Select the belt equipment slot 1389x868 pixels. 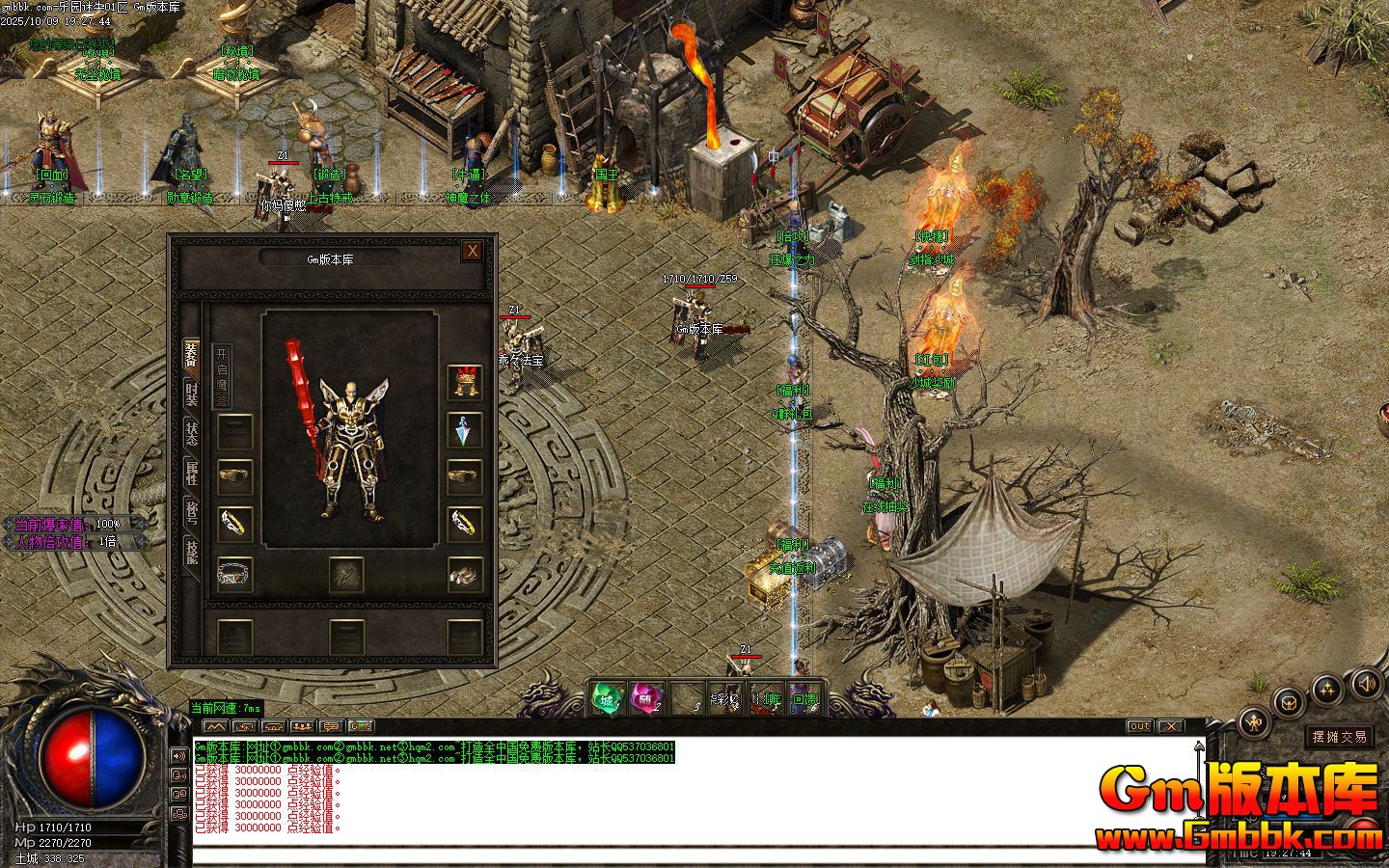click(x=234, y=575)
